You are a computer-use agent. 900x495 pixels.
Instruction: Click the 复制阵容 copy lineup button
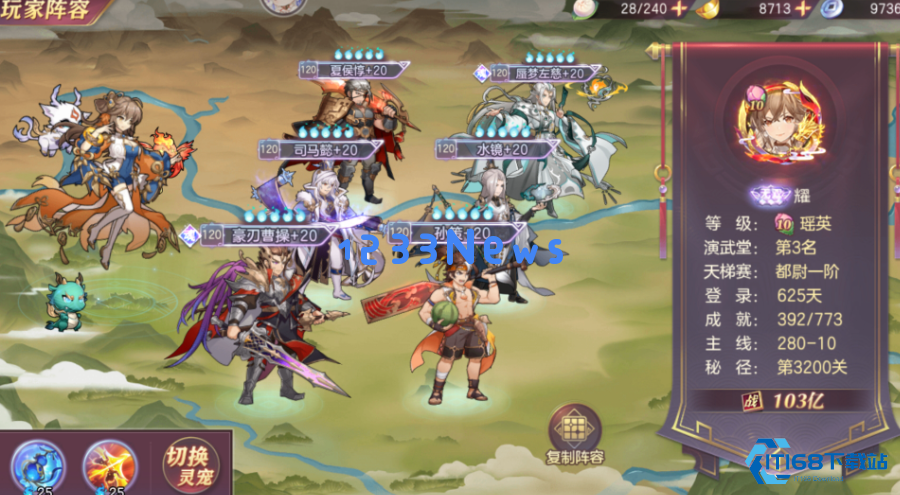[x=575, y=436]
